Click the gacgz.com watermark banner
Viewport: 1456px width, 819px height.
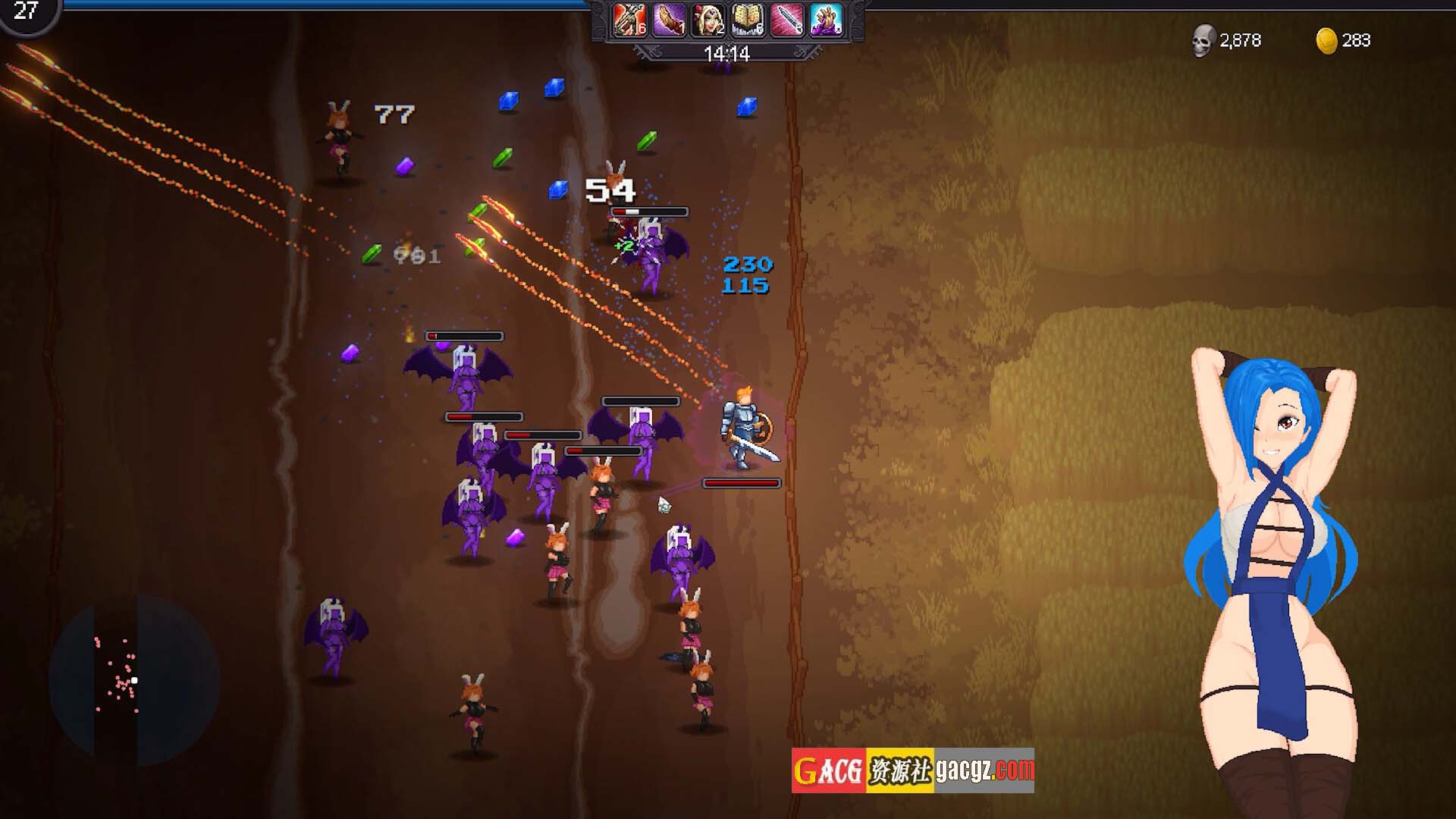click(912, 770)
